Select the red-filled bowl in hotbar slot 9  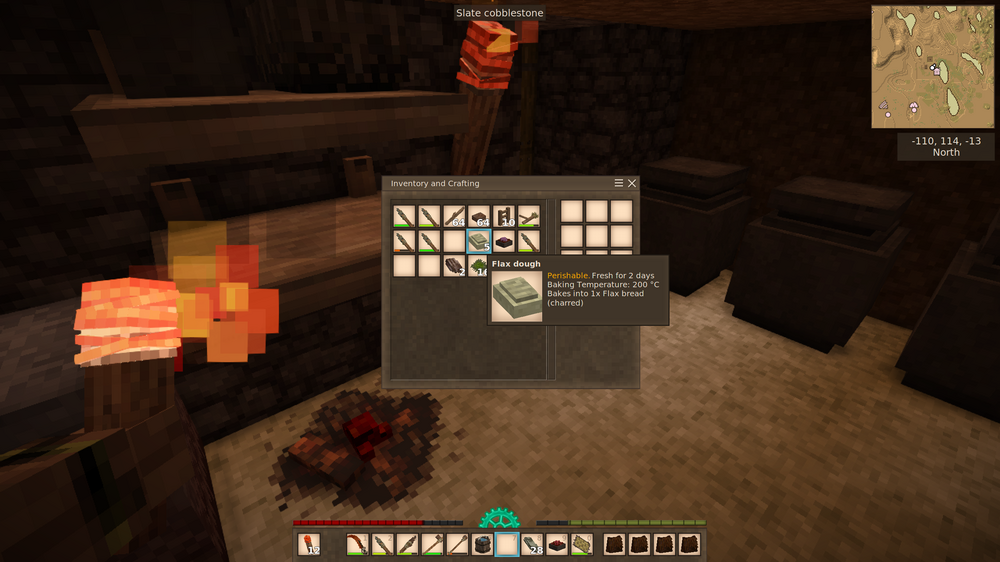click(x=557, y=545)
